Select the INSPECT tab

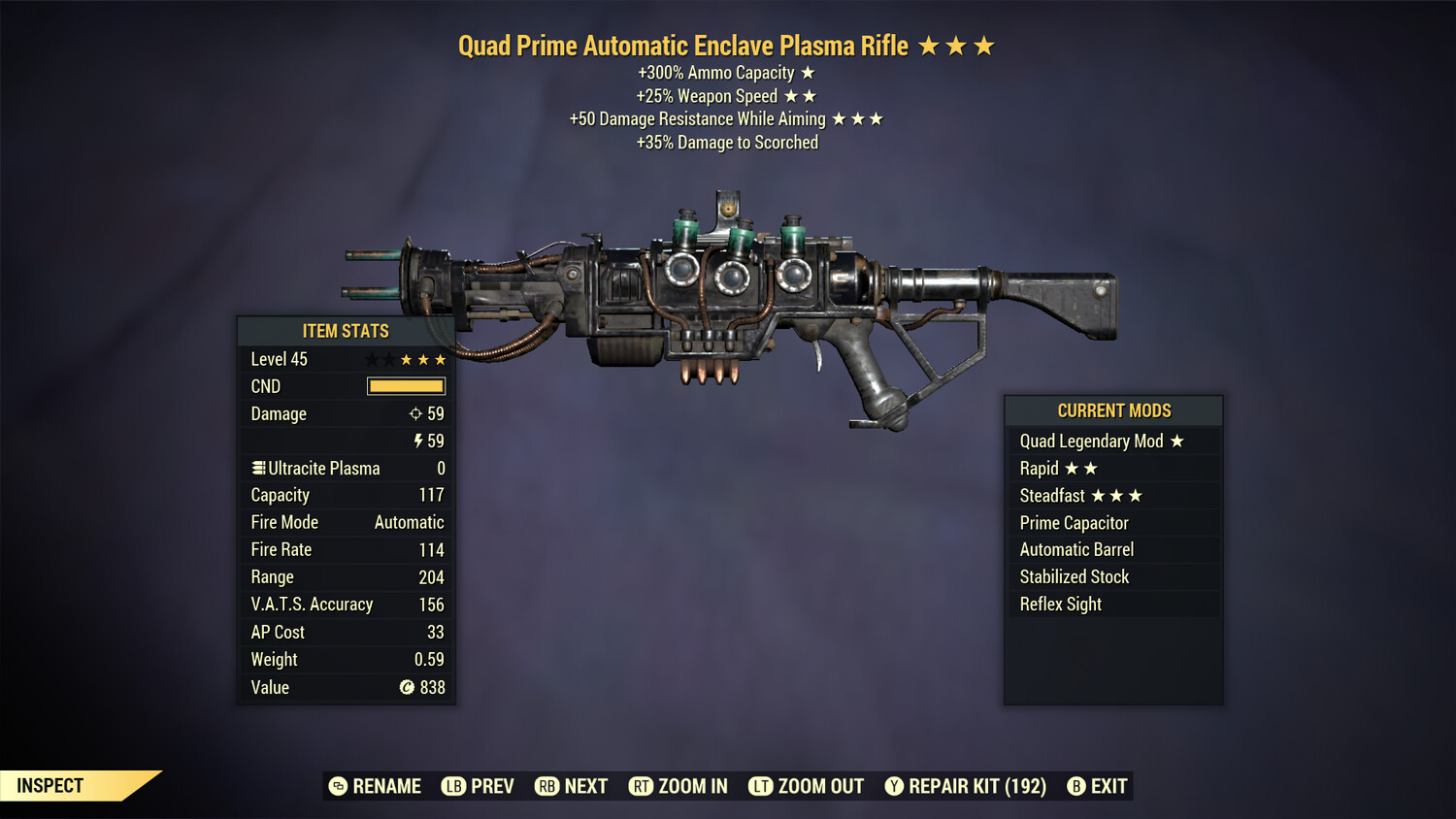(x=50, y=786)
